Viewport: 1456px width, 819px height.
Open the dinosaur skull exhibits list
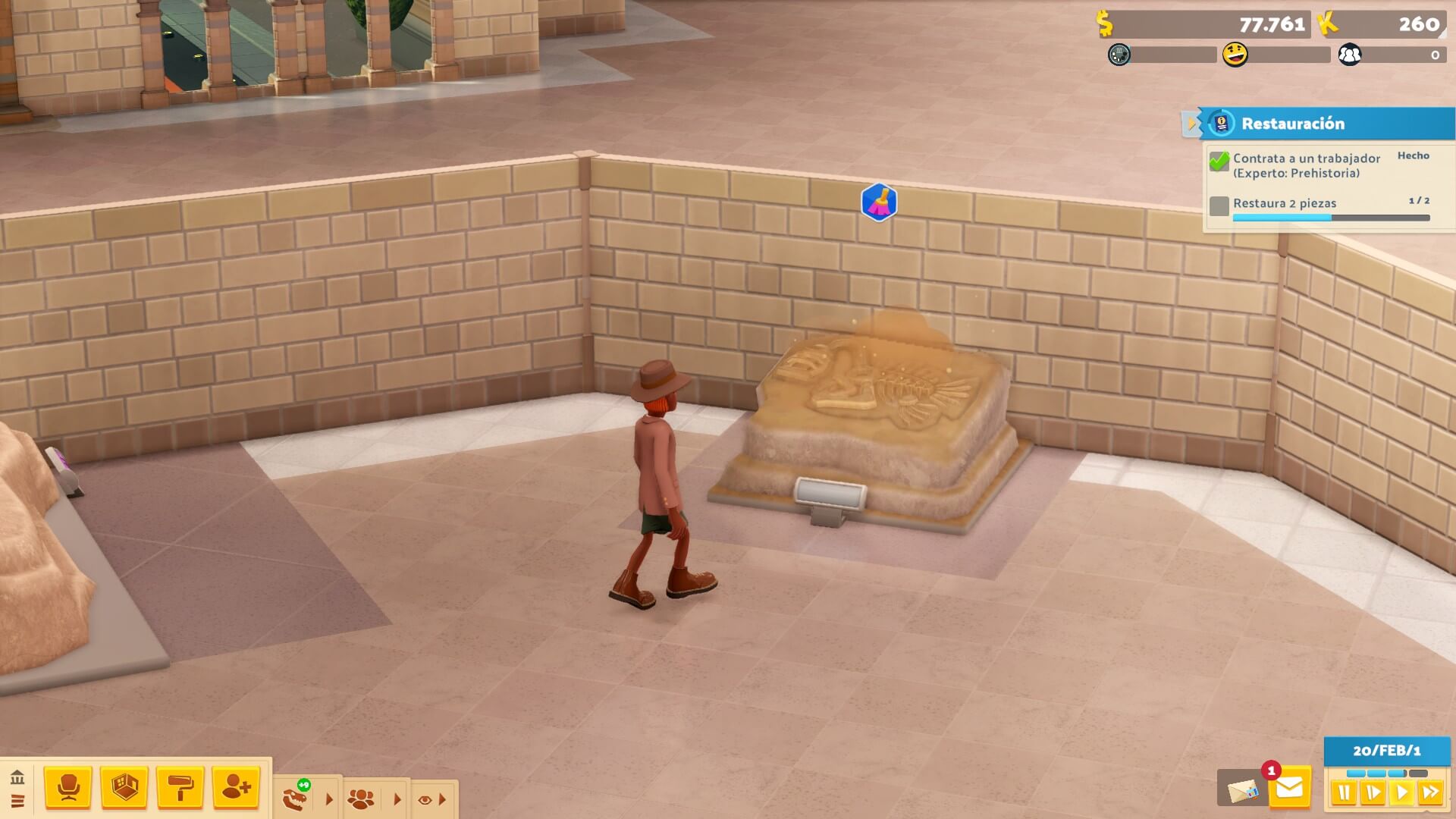coord(296,799)
